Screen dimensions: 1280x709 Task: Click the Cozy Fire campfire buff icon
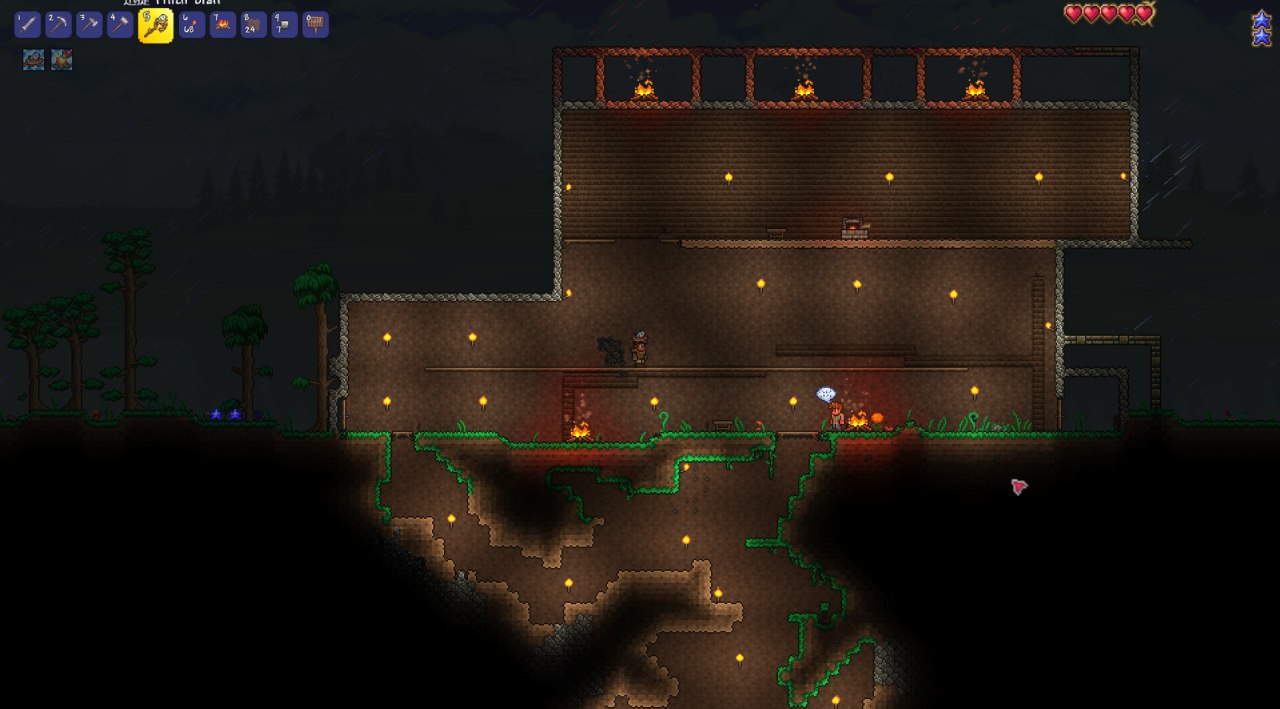62,60
